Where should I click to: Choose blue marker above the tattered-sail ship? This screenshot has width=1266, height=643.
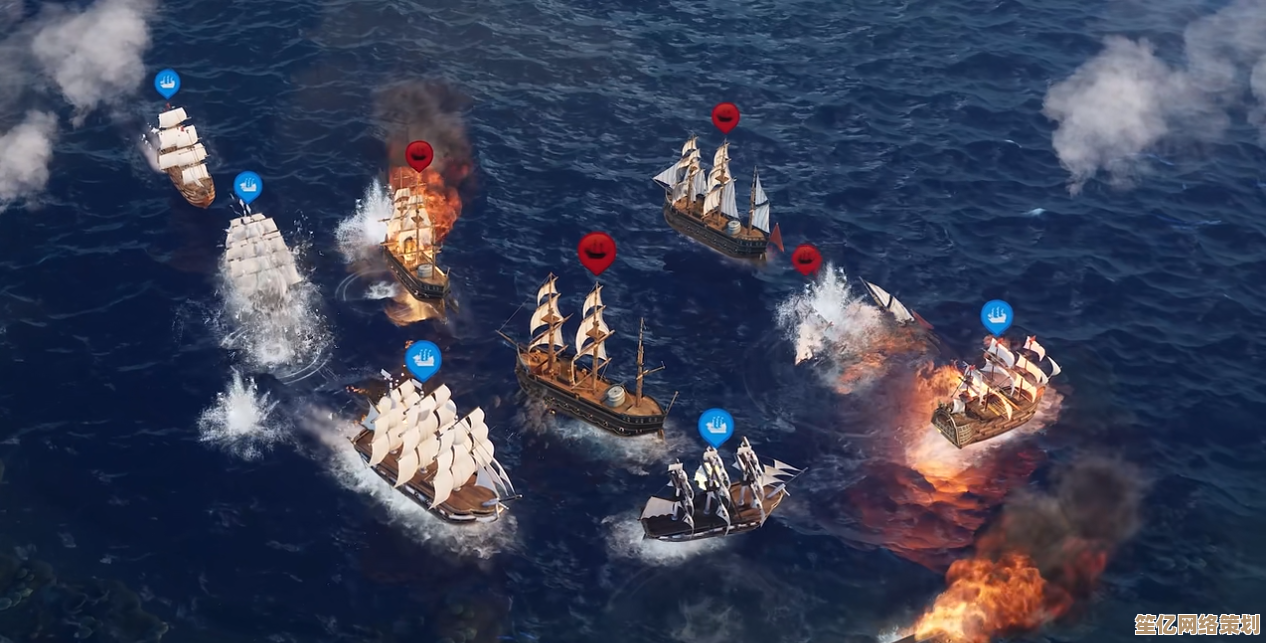tap(715, 425)
